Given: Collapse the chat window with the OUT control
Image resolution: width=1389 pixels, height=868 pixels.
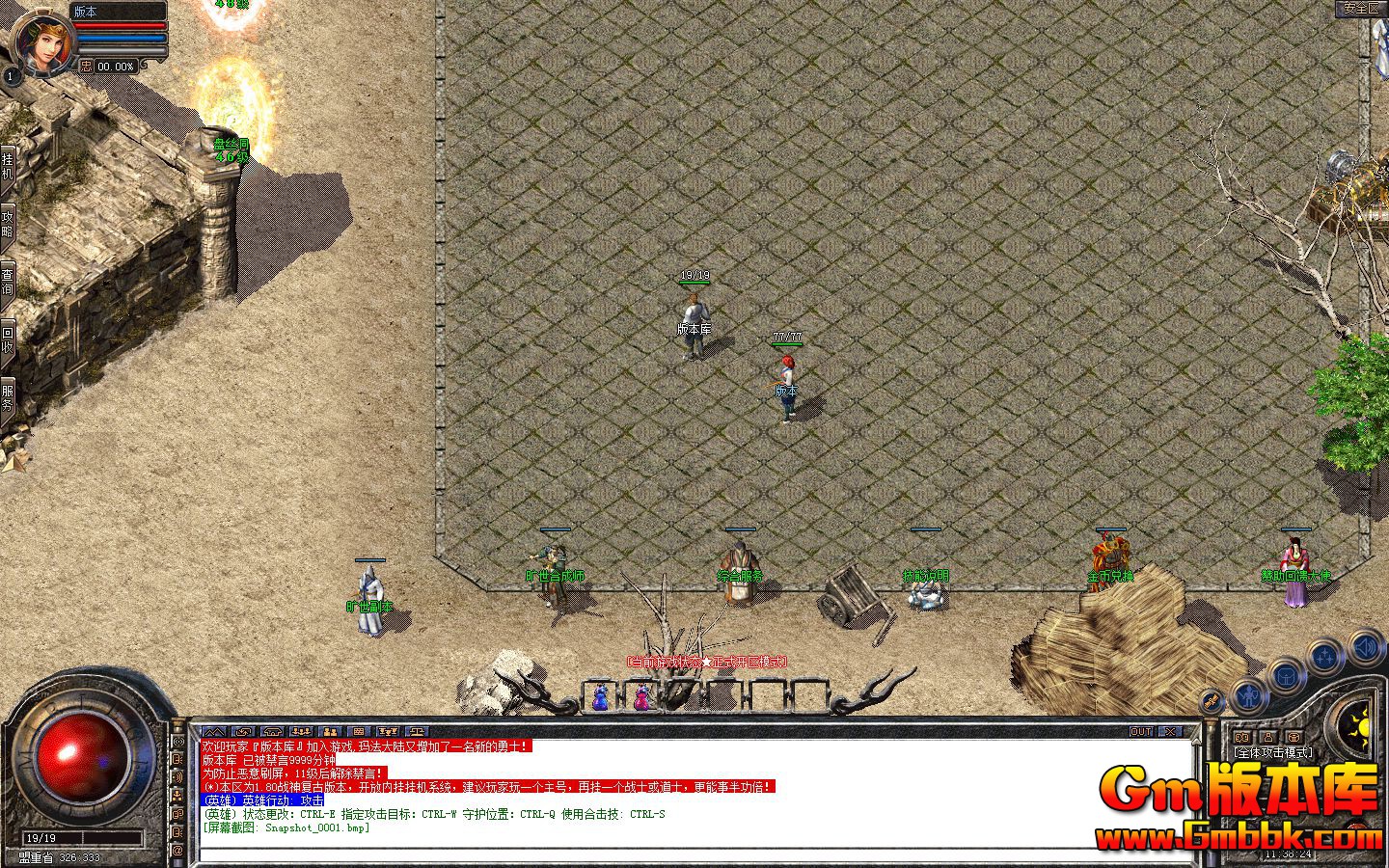Looking at the screenshot, I should tap(1141, 731).
